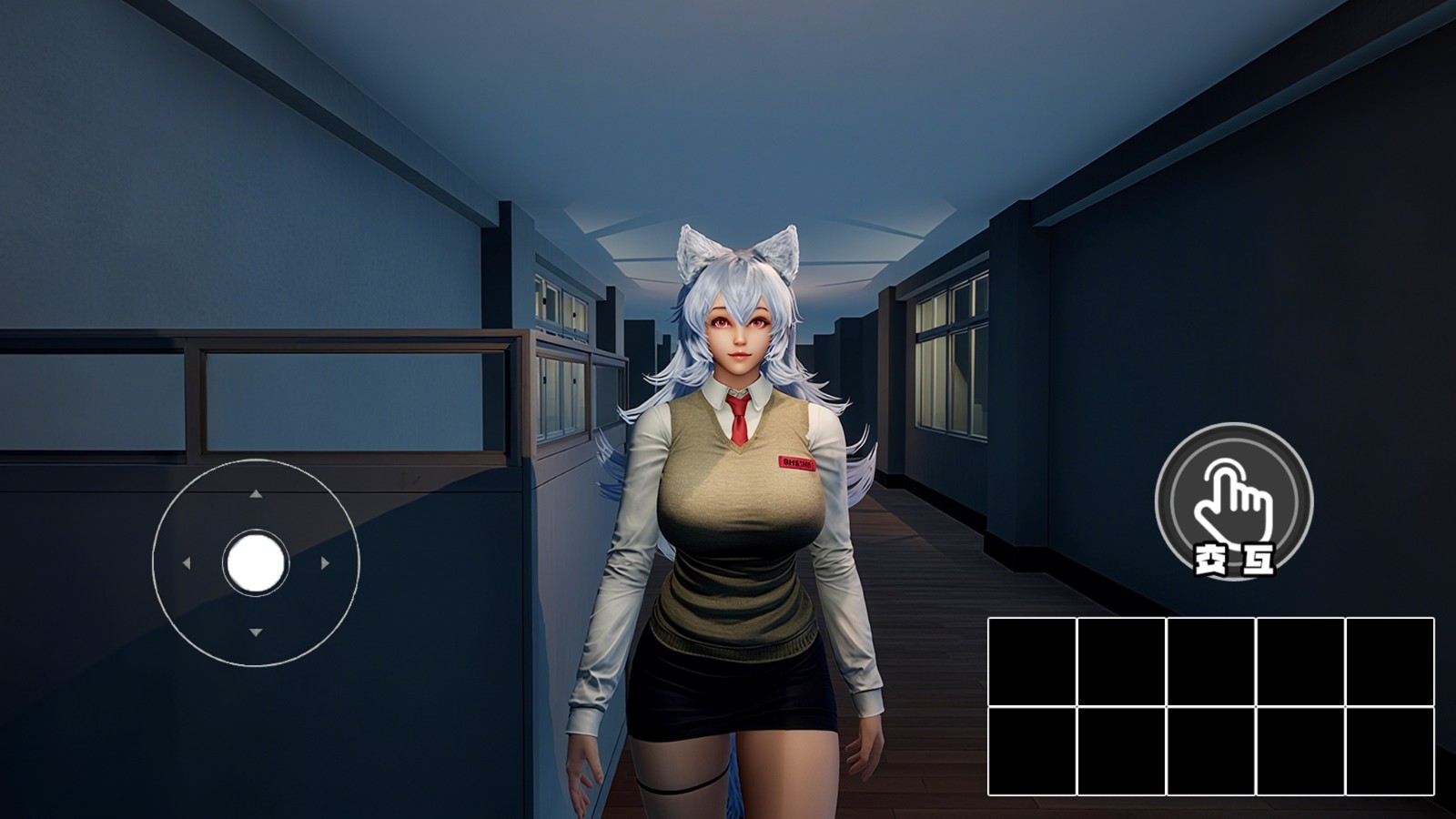Click the up arrow on the virtual joystick
The height and width of the screenshot is (819, 1456).
pyautogui.click(x=257, y=496)
